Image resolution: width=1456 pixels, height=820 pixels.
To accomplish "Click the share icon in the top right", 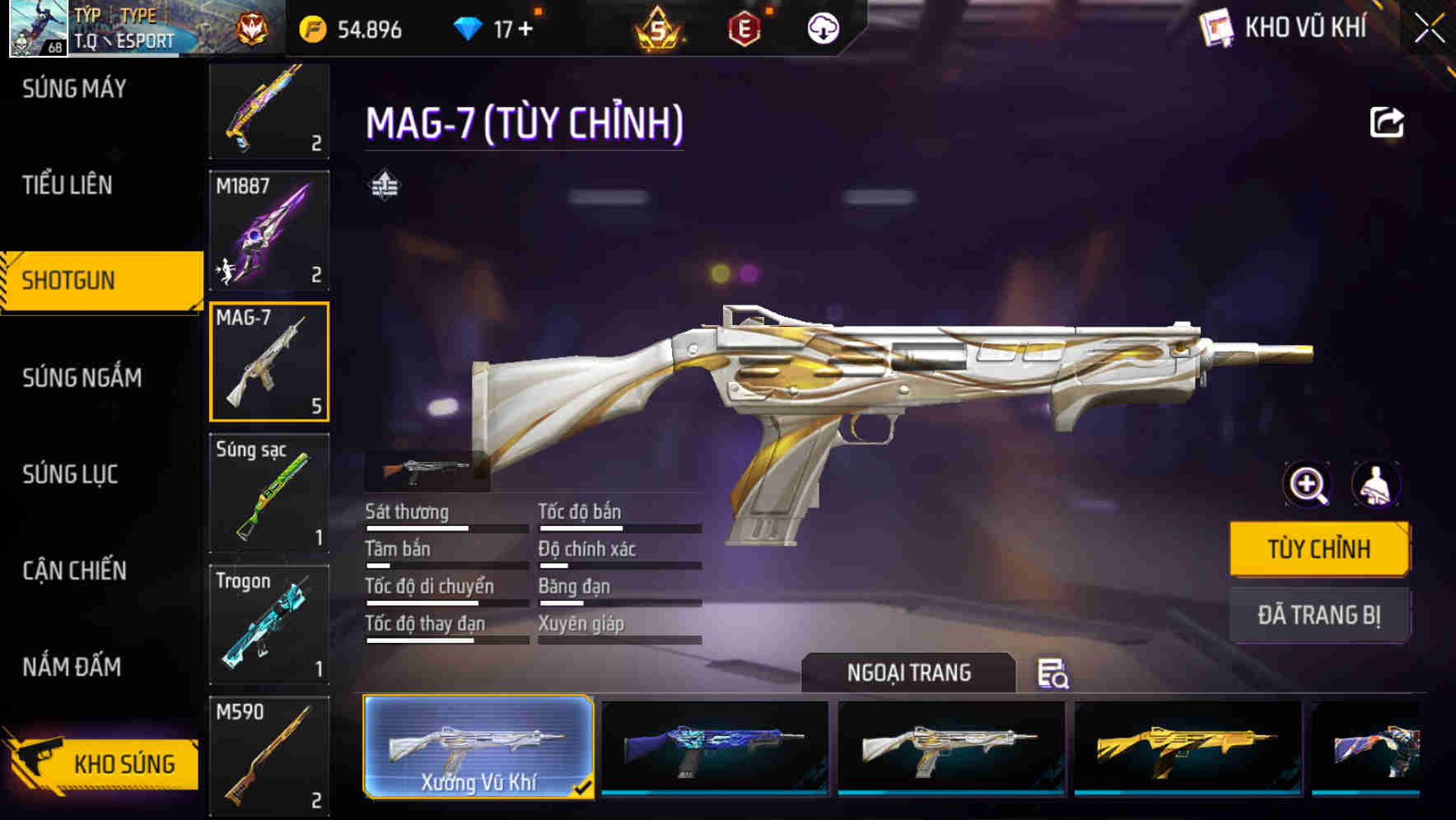I will (1387, 122).
